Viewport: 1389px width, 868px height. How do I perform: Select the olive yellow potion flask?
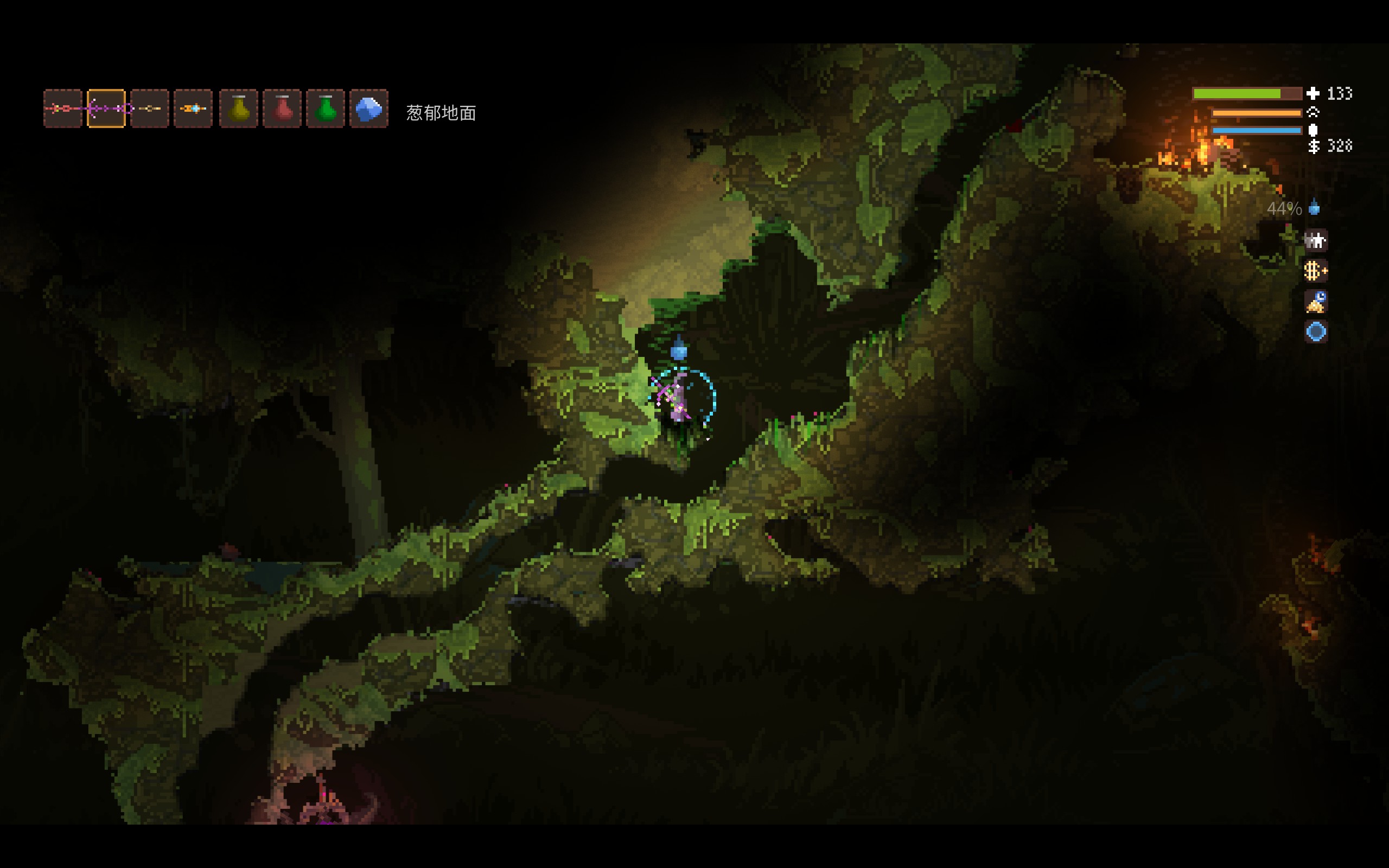(x=239, y=108)
